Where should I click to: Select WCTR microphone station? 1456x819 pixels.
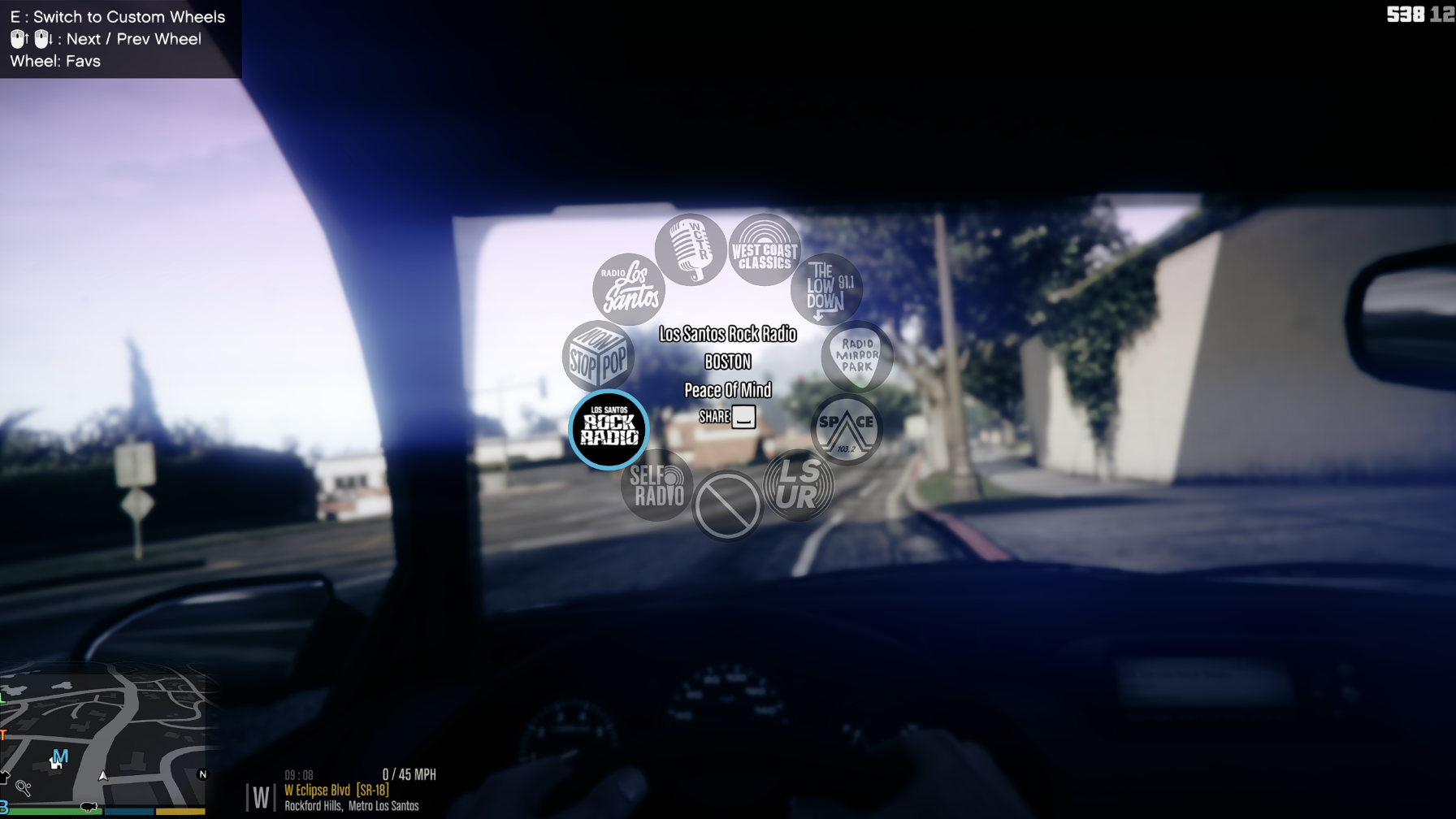691,249
